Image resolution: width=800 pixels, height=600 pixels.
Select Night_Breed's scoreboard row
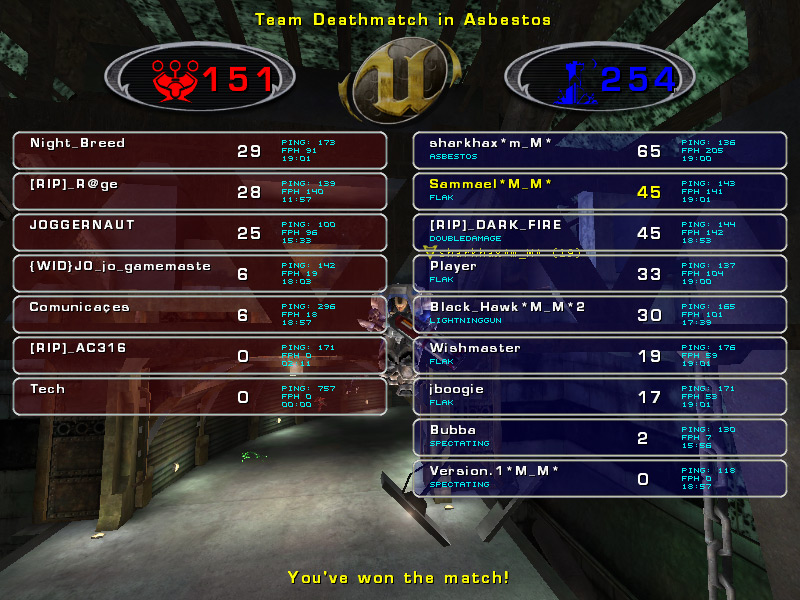coord(199,151)
